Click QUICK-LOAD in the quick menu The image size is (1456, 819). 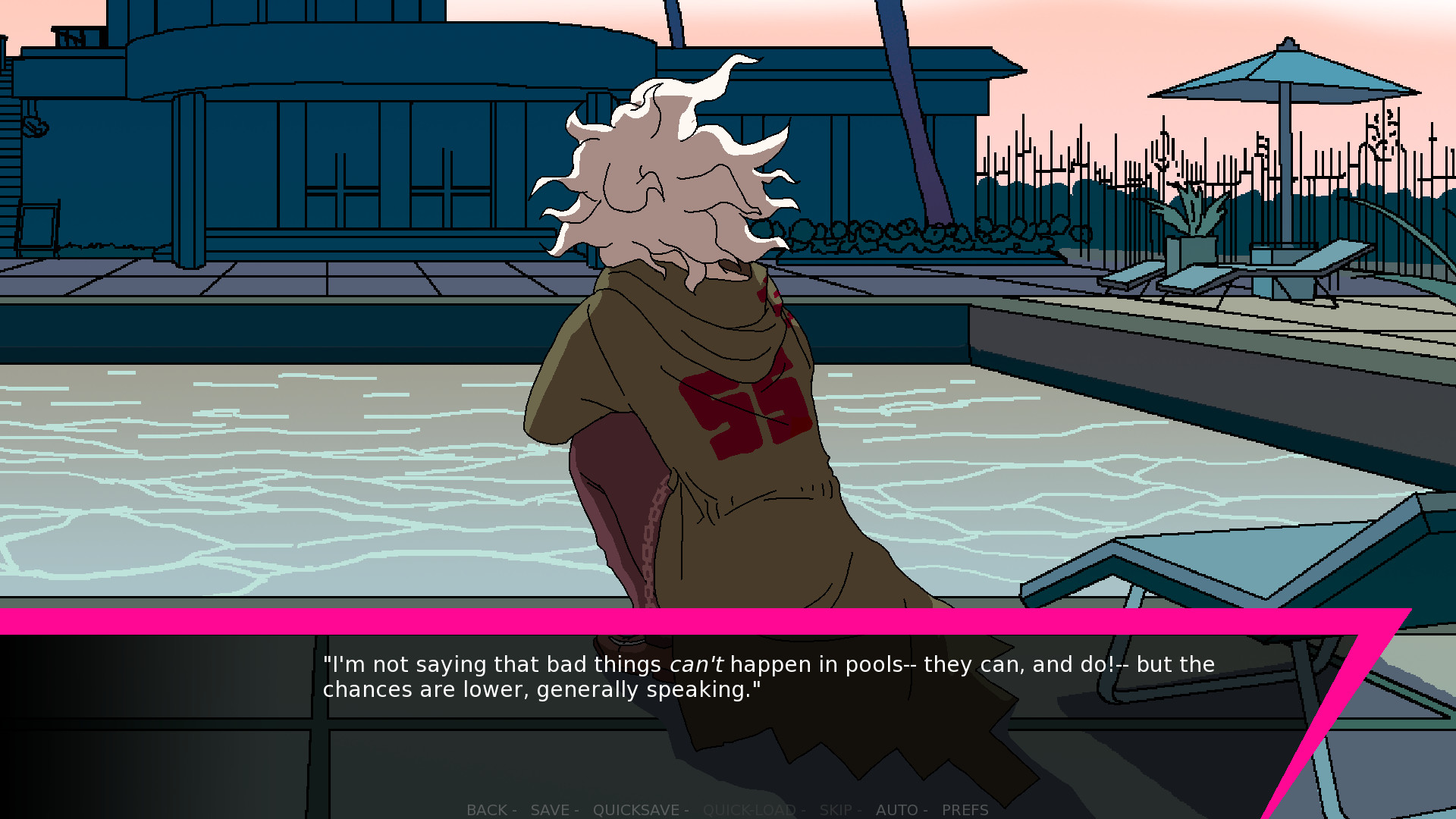749,810
